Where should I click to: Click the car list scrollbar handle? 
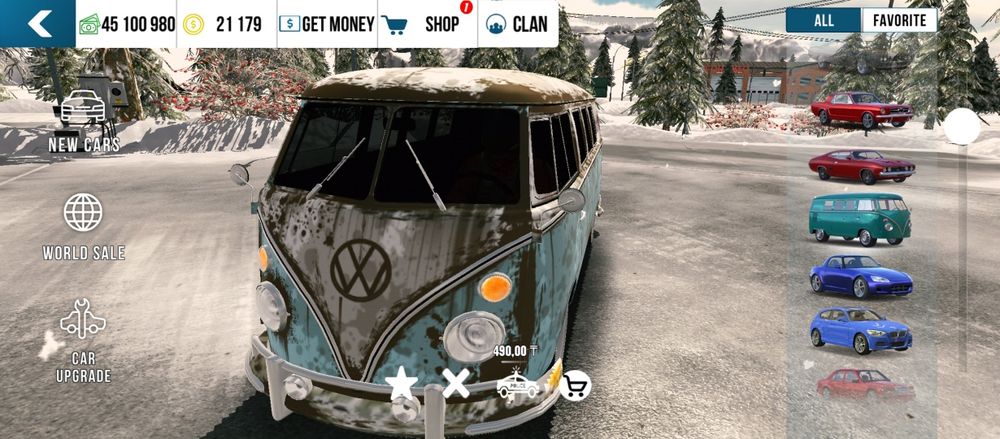pyautogui.click(x=963, y=127)
